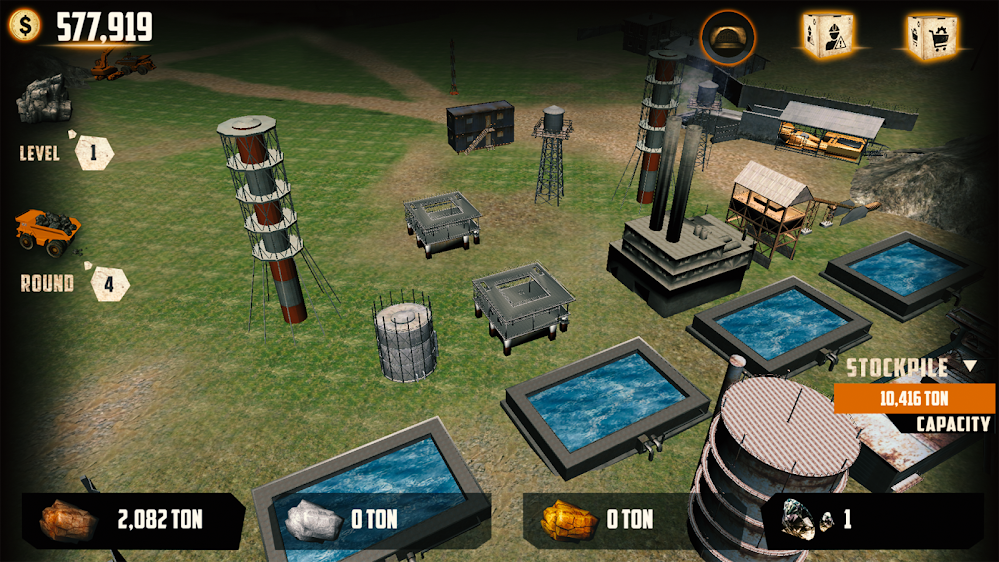This screenshot has height=562, width=999.
Task: Select the rock pile Level icon
Action: (42, 100)
